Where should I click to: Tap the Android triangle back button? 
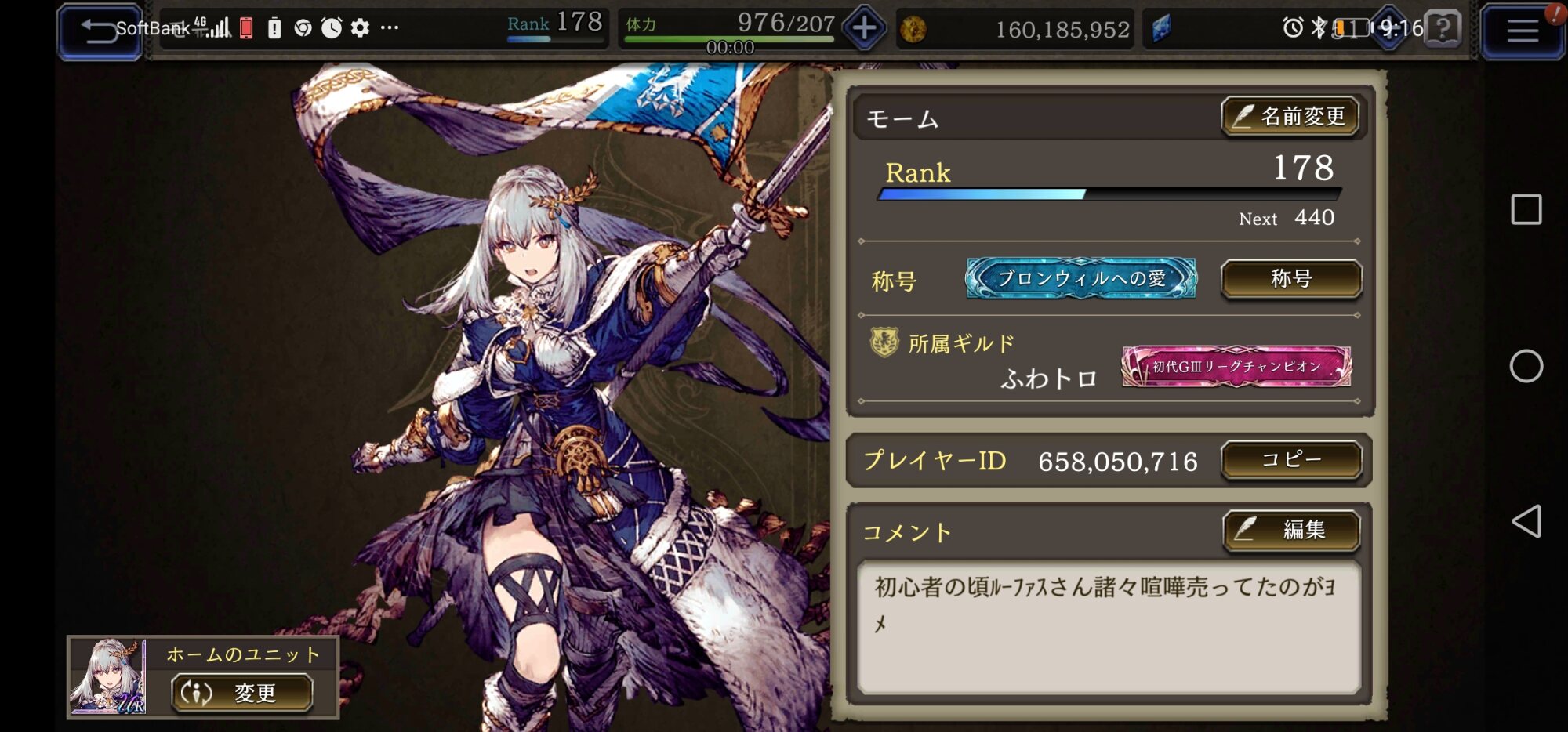[1526, 521]
